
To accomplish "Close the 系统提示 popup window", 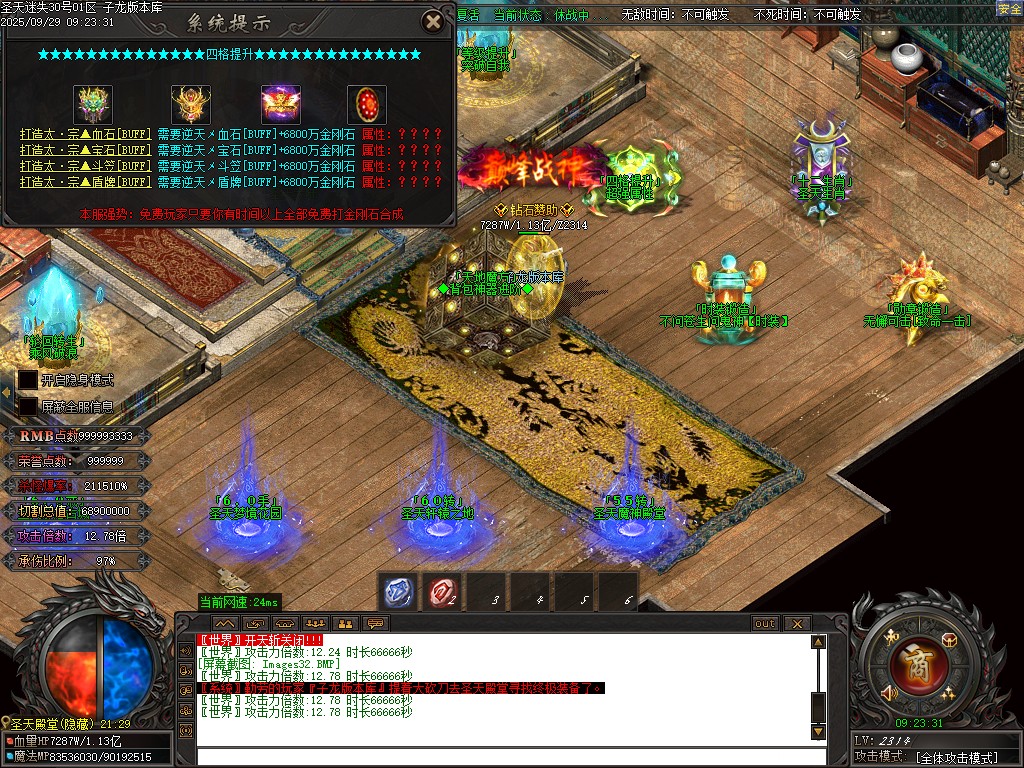I will pyautogui.click(x=432, y=21).
